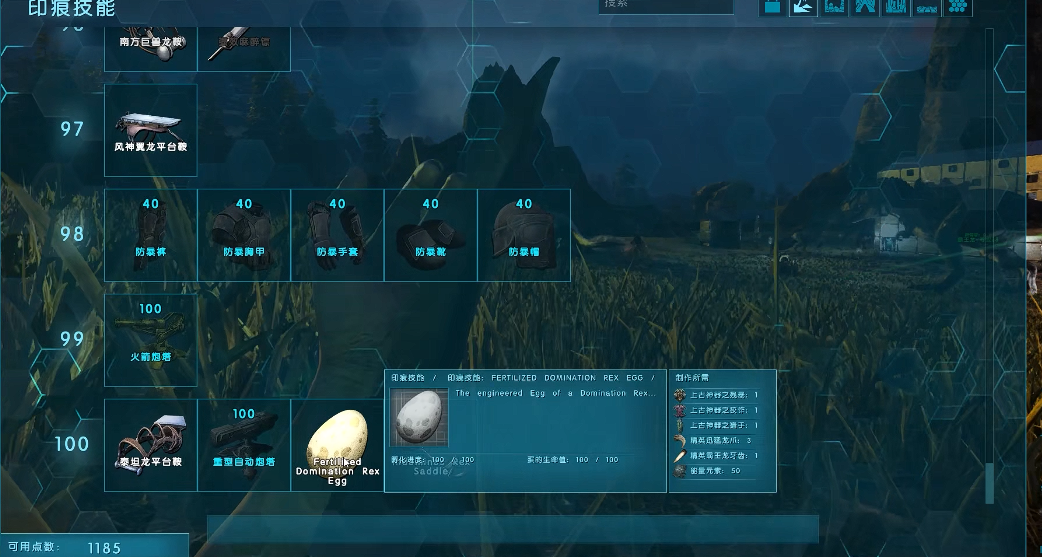The width and height of the screenshot is (1042, 557).
Task: Select the 风神翼龙平台鞍 engram
Action: 151,130
